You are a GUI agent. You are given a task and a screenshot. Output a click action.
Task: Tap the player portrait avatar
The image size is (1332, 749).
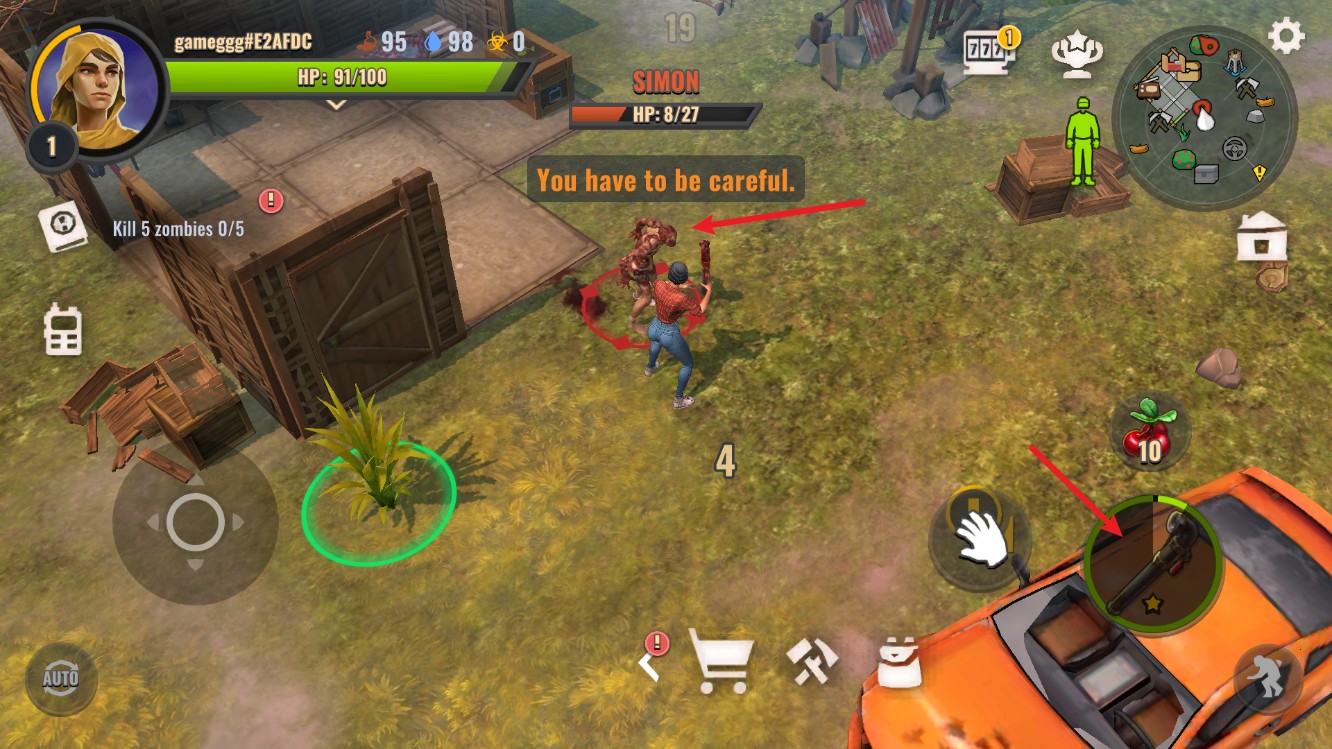pyautogui.click(x=96, y=89)
